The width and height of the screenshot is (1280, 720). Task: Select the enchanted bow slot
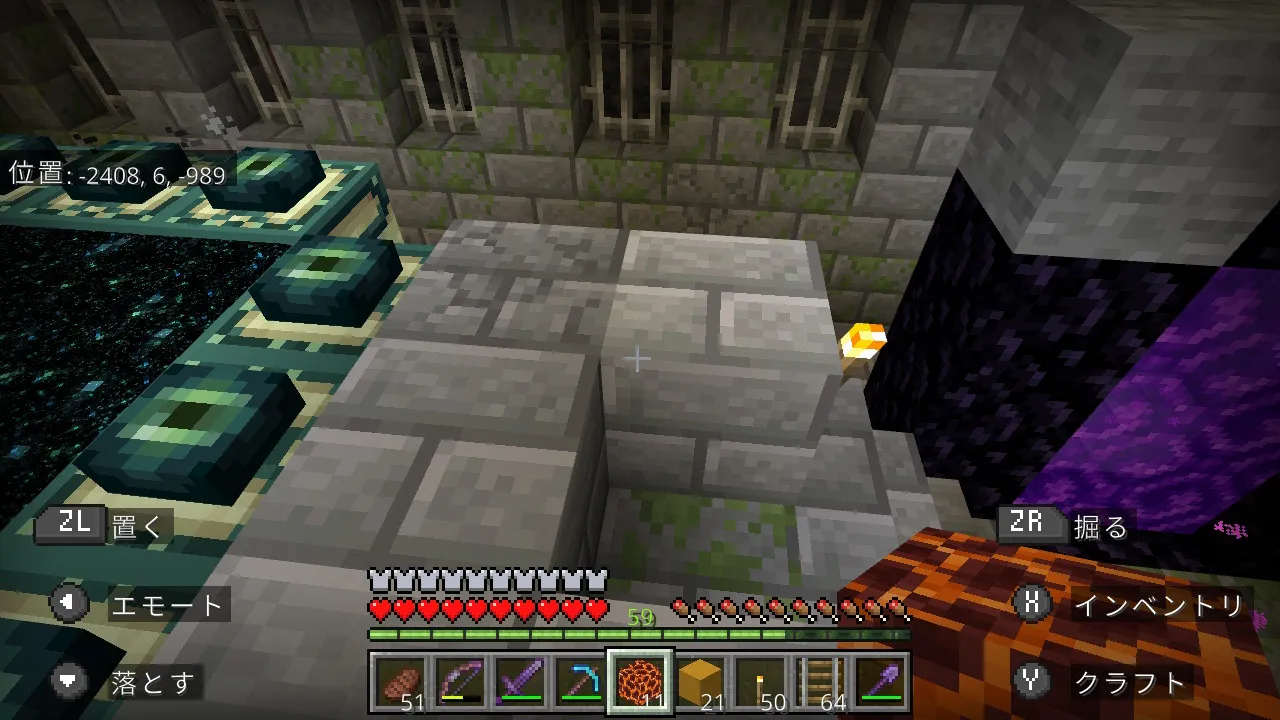tap(459, 683)
